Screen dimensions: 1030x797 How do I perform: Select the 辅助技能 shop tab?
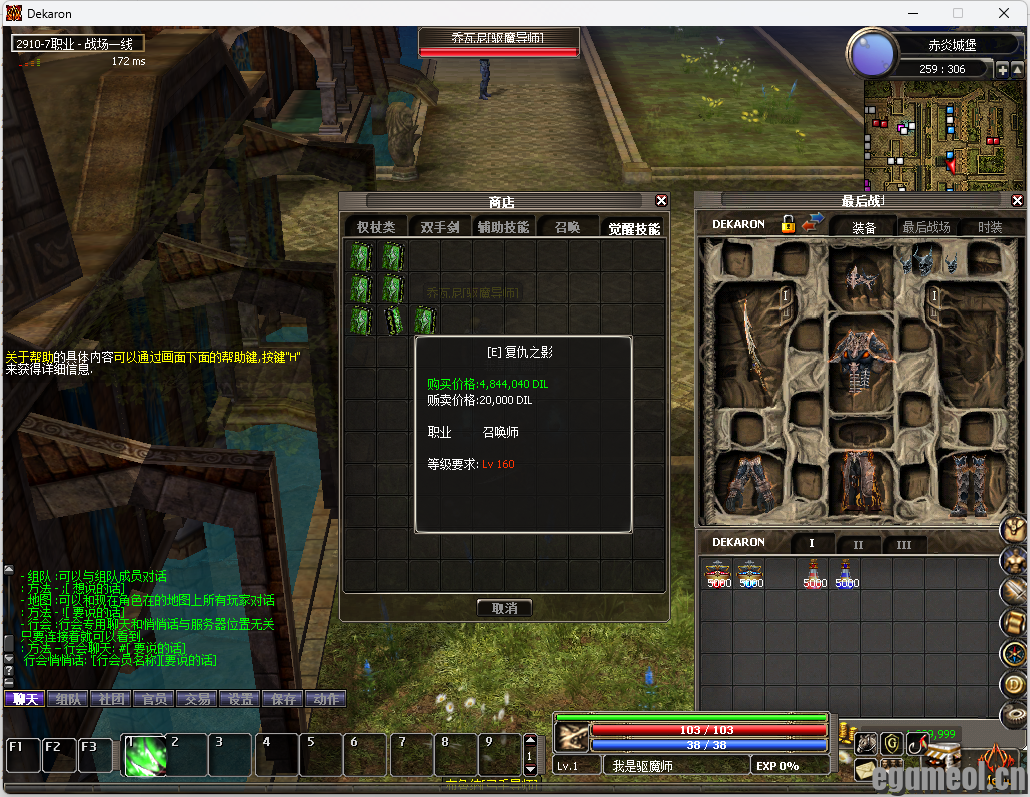coord(503,227)
